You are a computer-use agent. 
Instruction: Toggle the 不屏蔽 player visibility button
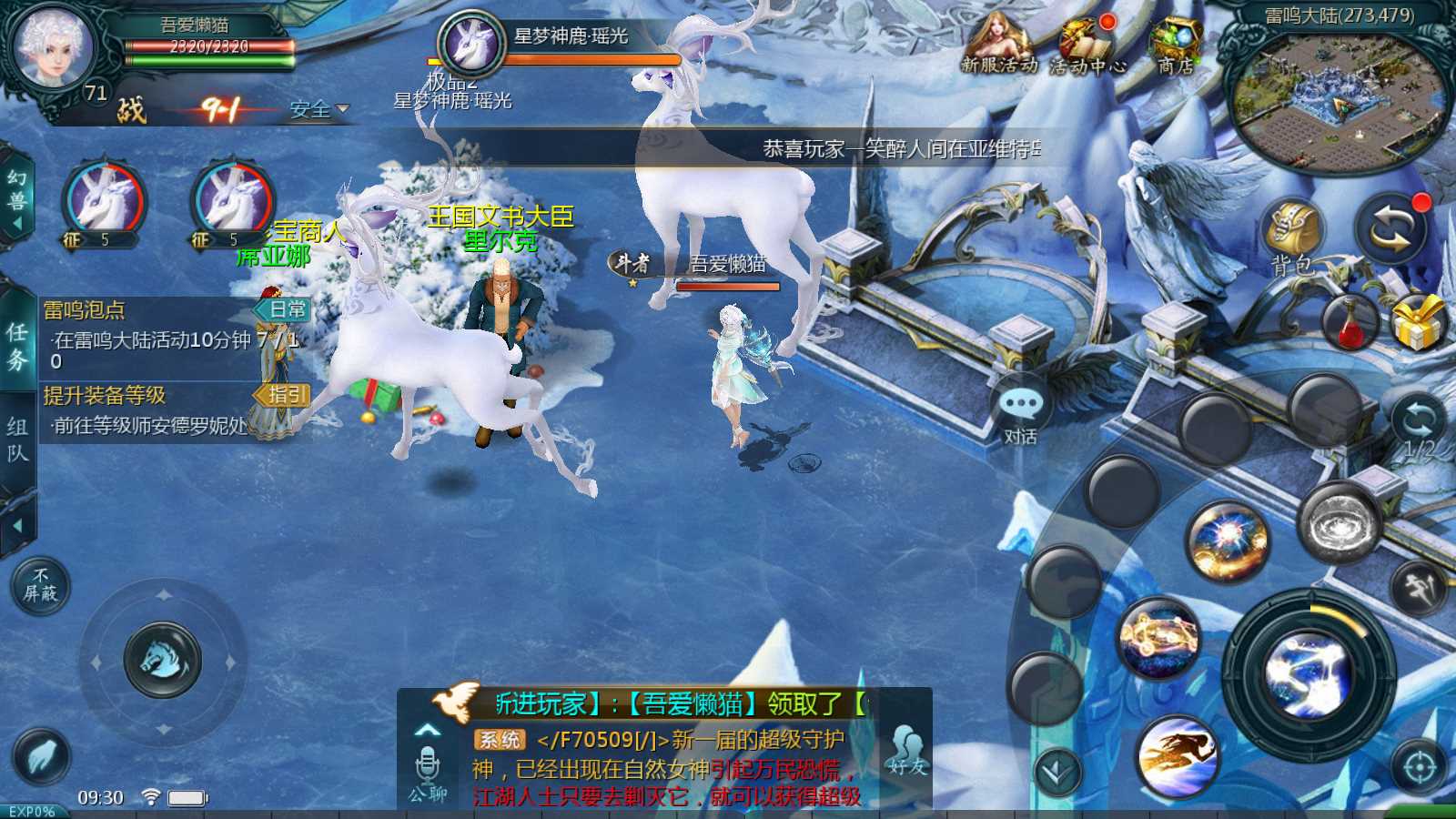tap(40, 585)
